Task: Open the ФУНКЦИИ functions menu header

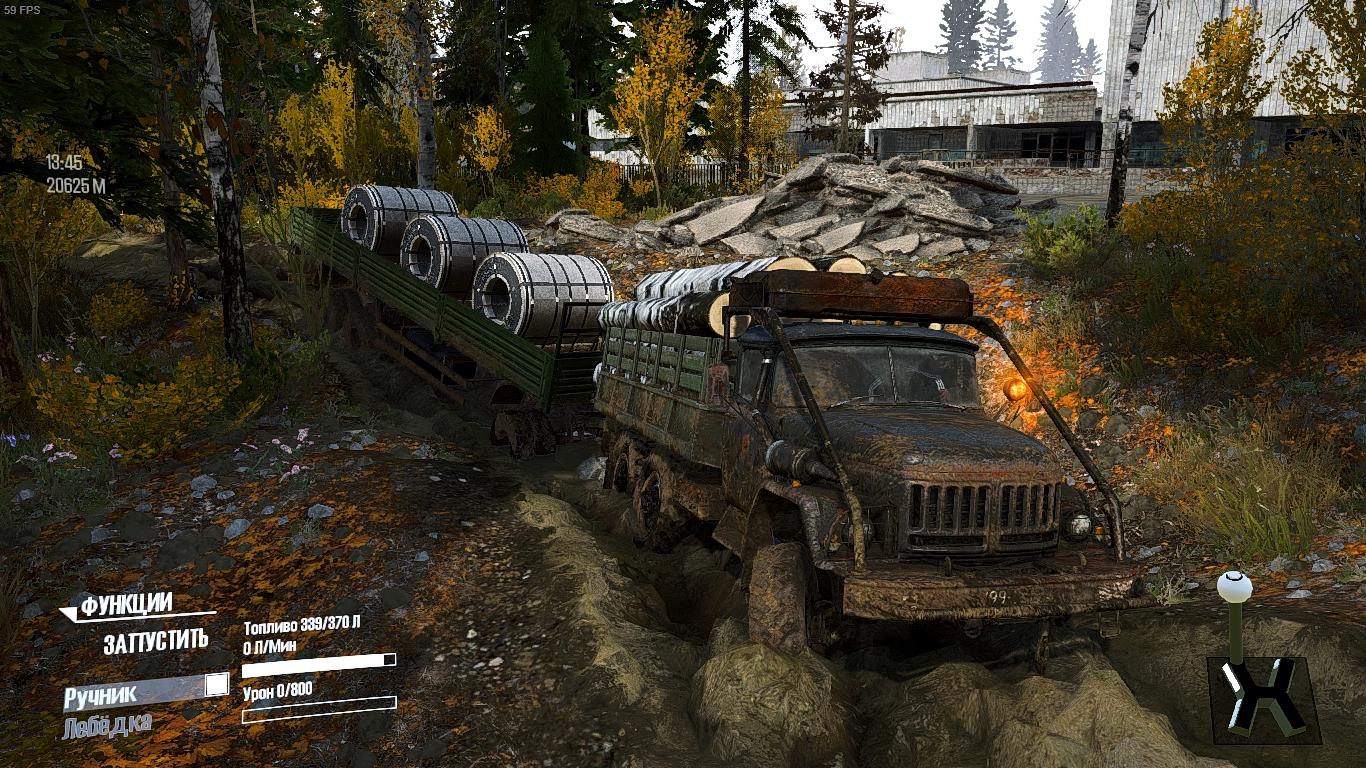Action: pyautogui.click(x=126, y=605)
